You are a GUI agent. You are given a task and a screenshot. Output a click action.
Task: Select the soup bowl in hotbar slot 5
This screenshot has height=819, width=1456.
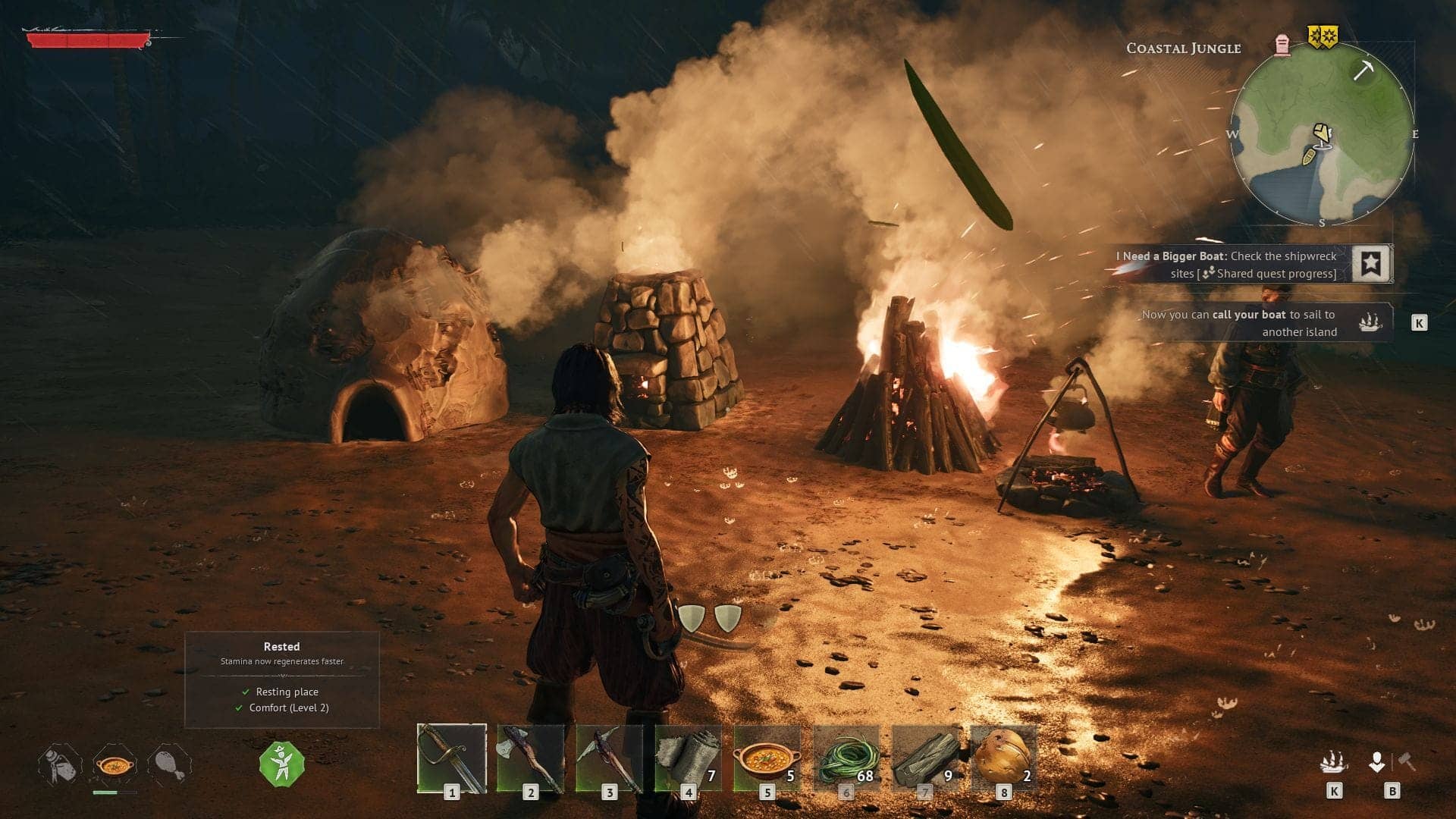tap(770, 758)
